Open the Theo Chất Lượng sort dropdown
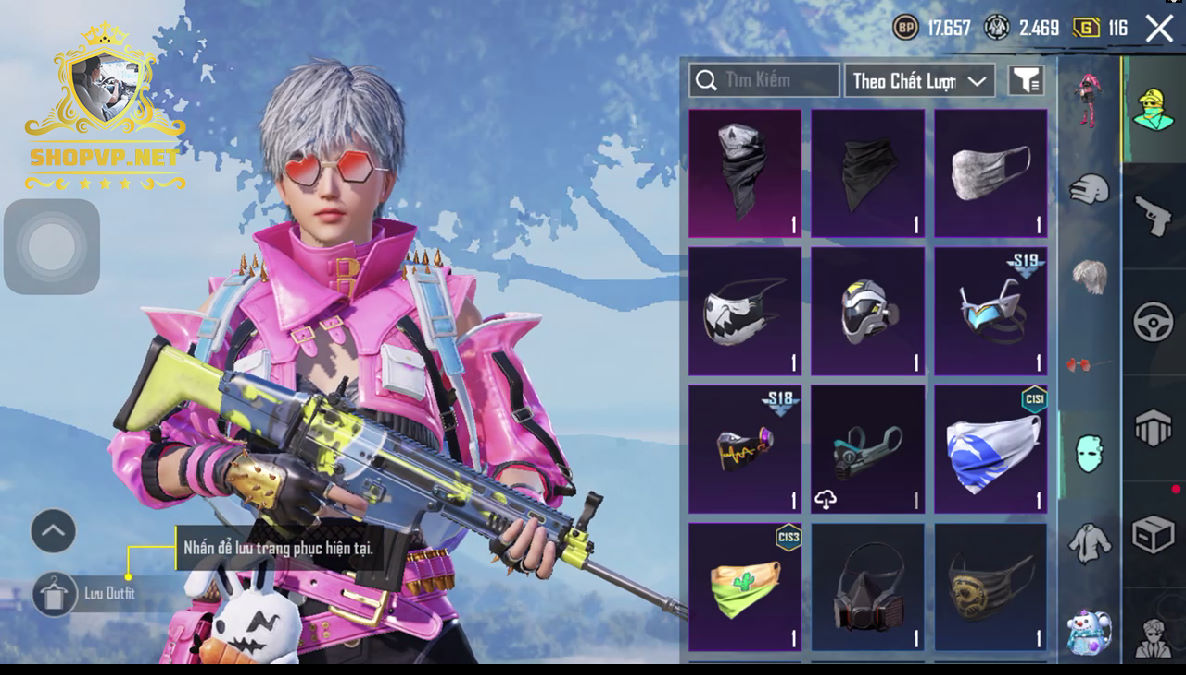This screenshot has height=675, width=1186. (x=919, y=81)
